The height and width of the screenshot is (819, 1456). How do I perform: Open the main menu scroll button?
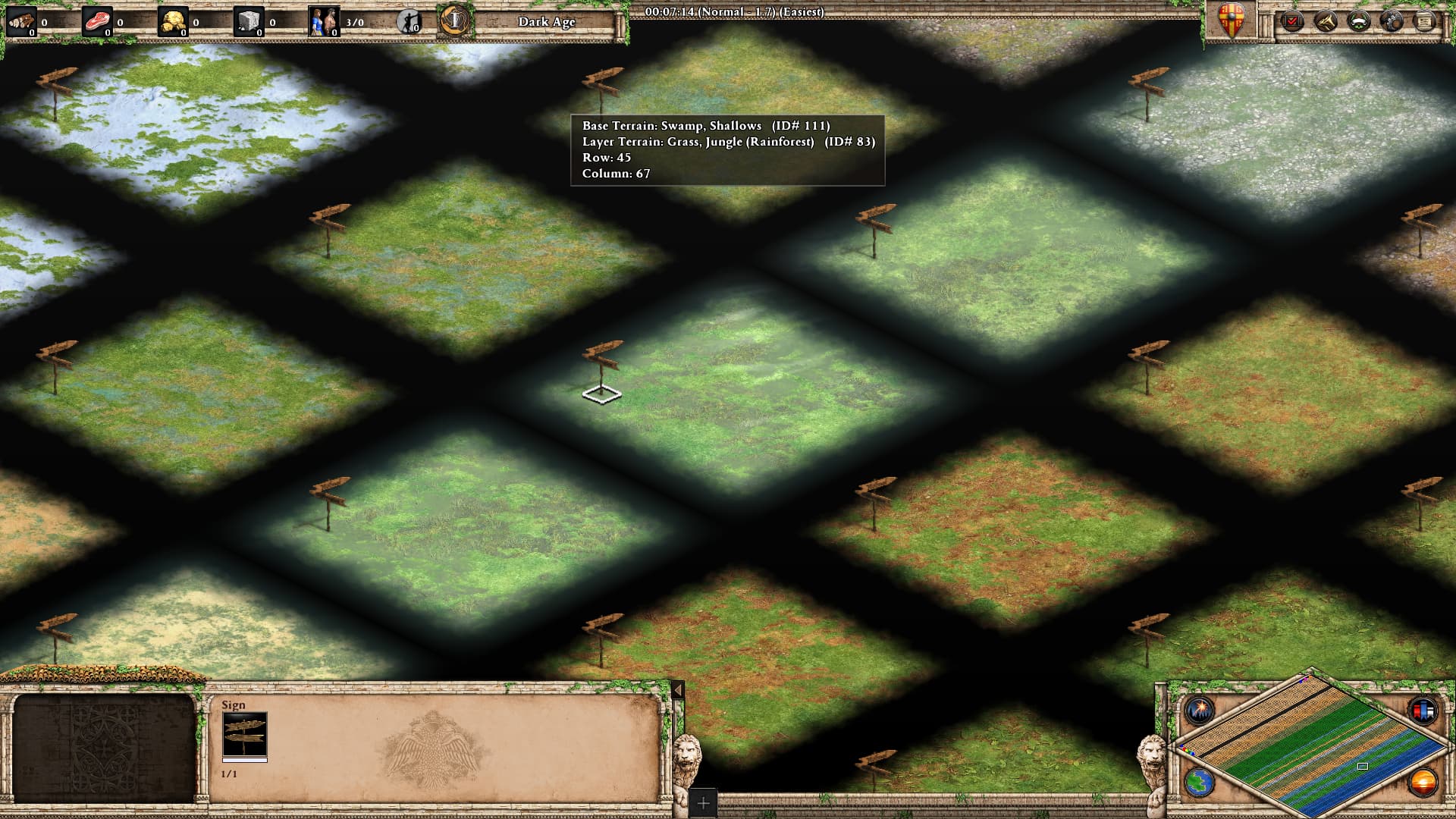[x=1425, y=20]
